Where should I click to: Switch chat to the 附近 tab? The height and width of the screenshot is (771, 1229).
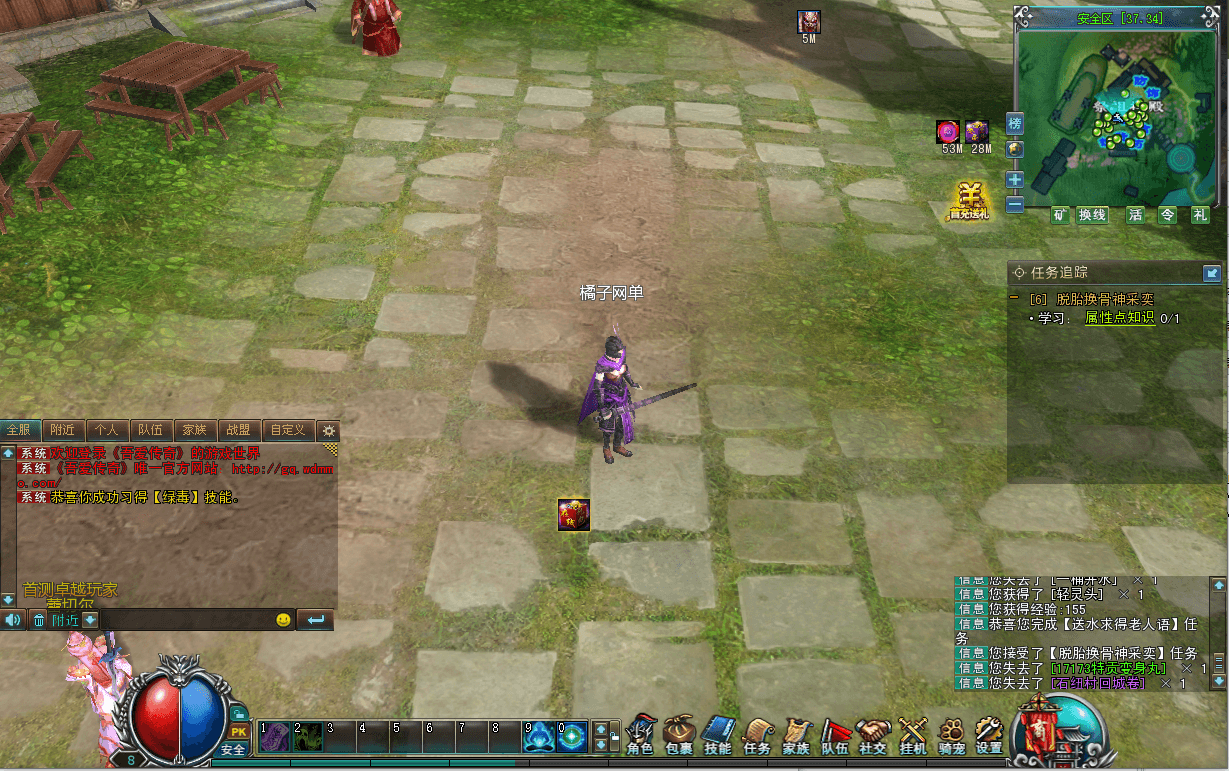tap(62, 430)
